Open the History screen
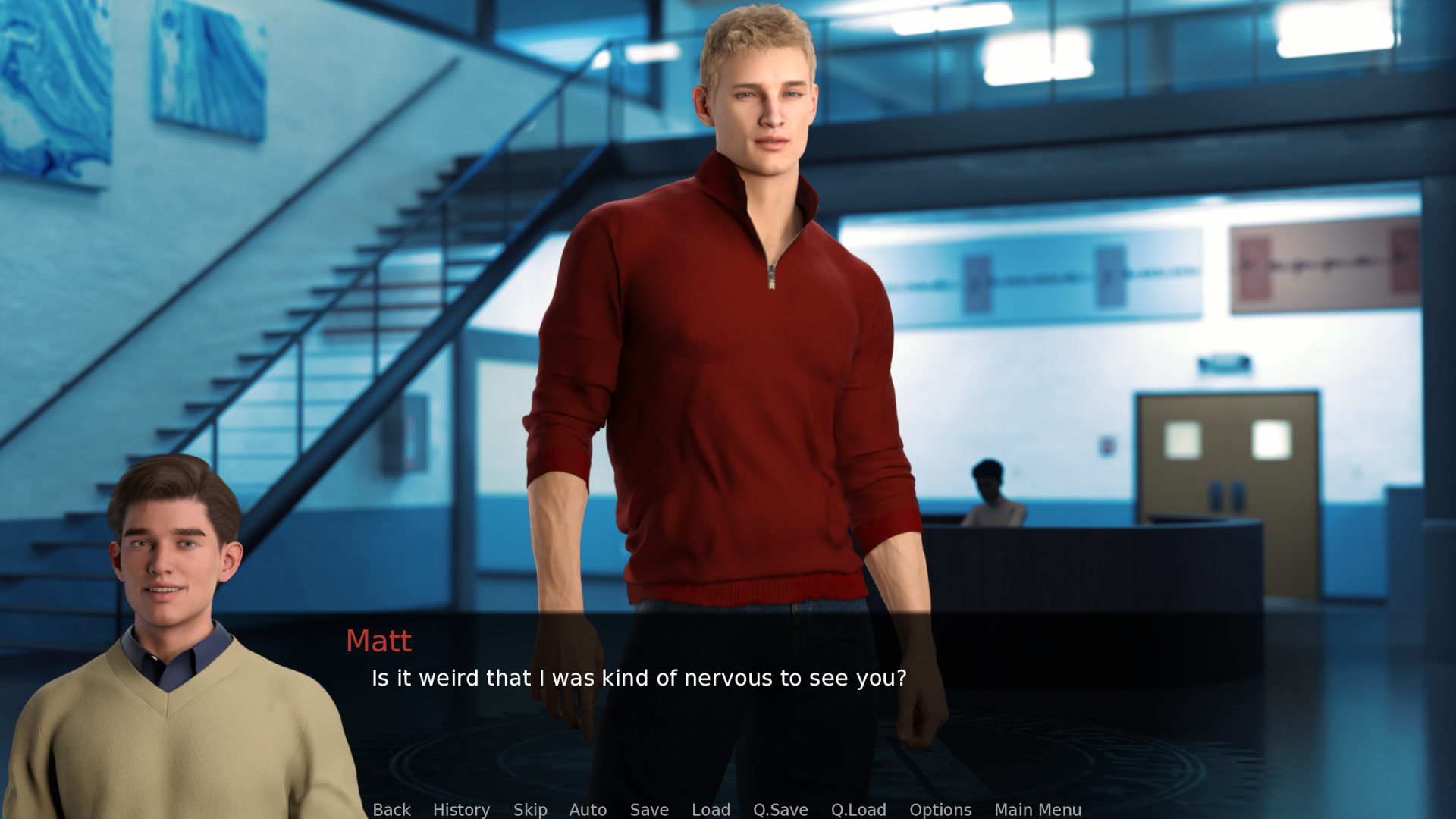This screenshot has width=1456, height=819. [461, 810]
